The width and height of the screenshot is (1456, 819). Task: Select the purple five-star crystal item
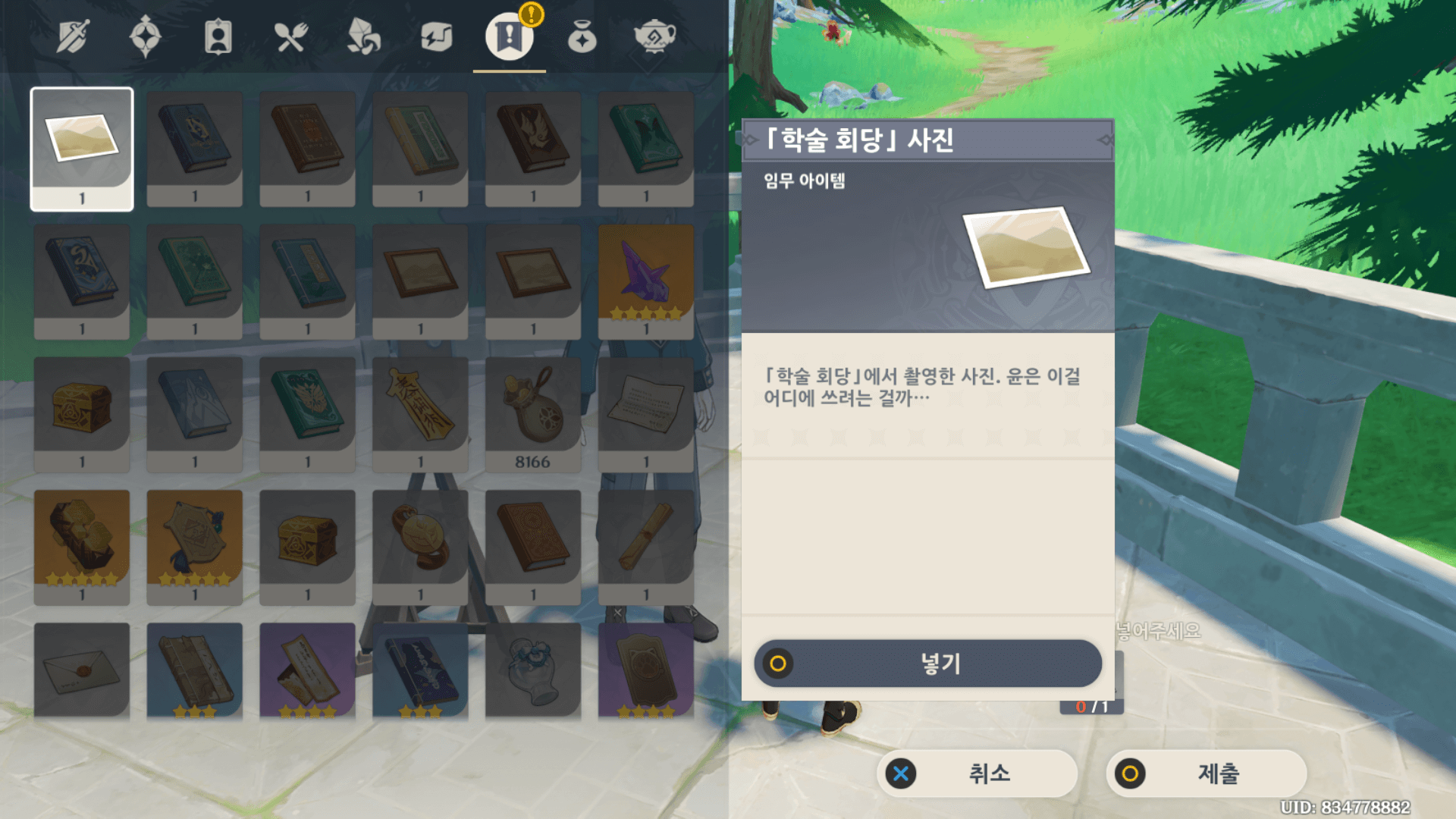[x=646, y=281]
